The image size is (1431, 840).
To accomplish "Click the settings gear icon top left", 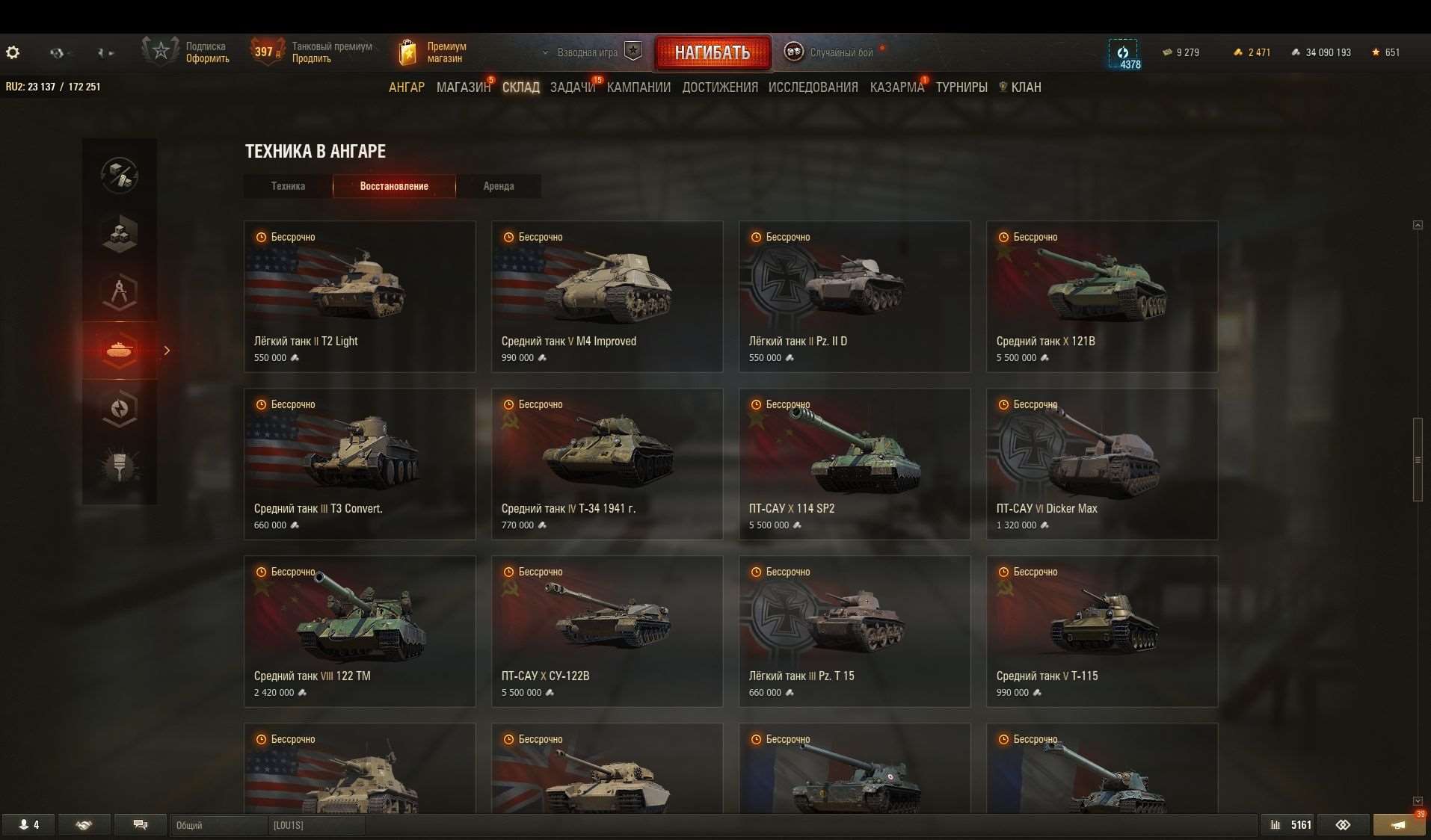I will [13, 52].
